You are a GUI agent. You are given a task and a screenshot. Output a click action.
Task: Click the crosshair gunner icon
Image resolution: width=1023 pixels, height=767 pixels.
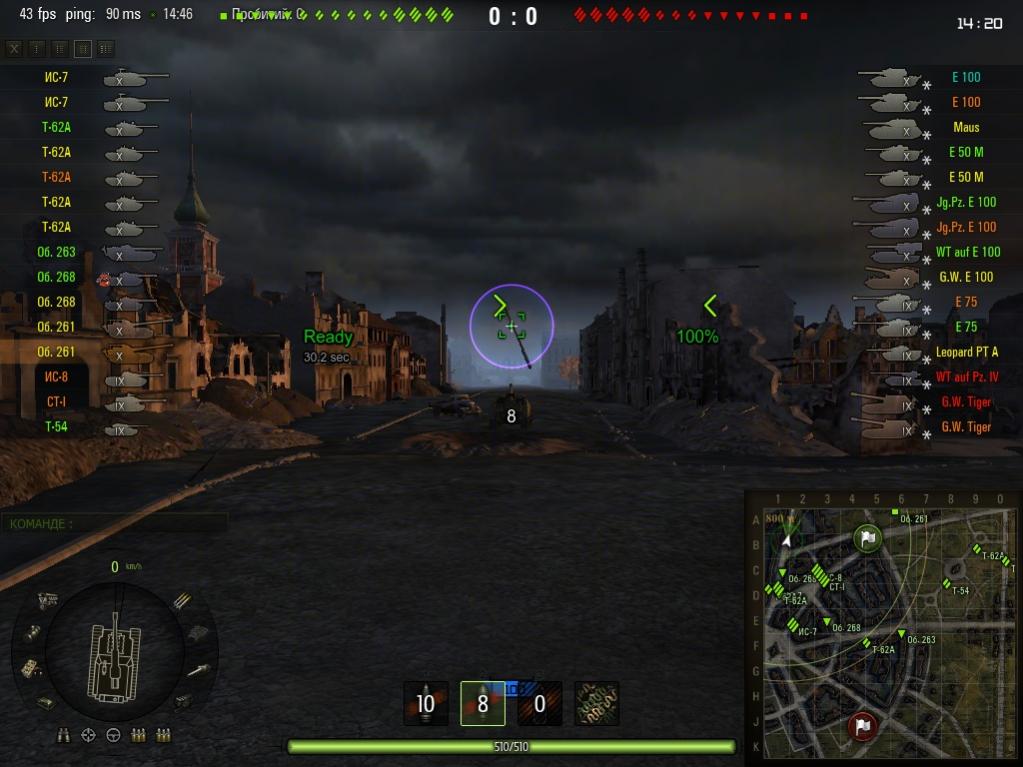tap(88, 736)
